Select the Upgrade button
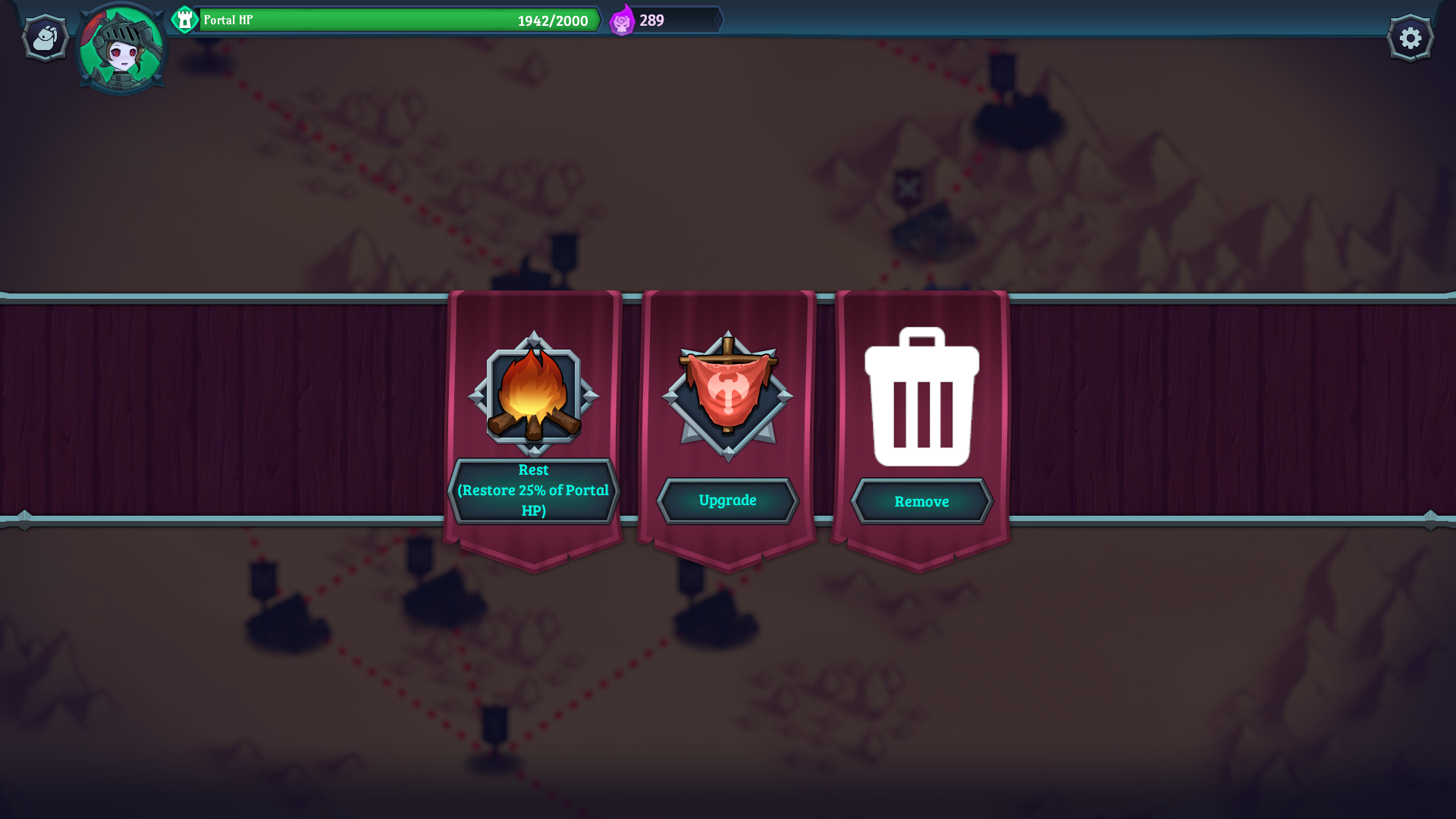The width and height of the screenshot is (1456, 819). pos(727,500)
